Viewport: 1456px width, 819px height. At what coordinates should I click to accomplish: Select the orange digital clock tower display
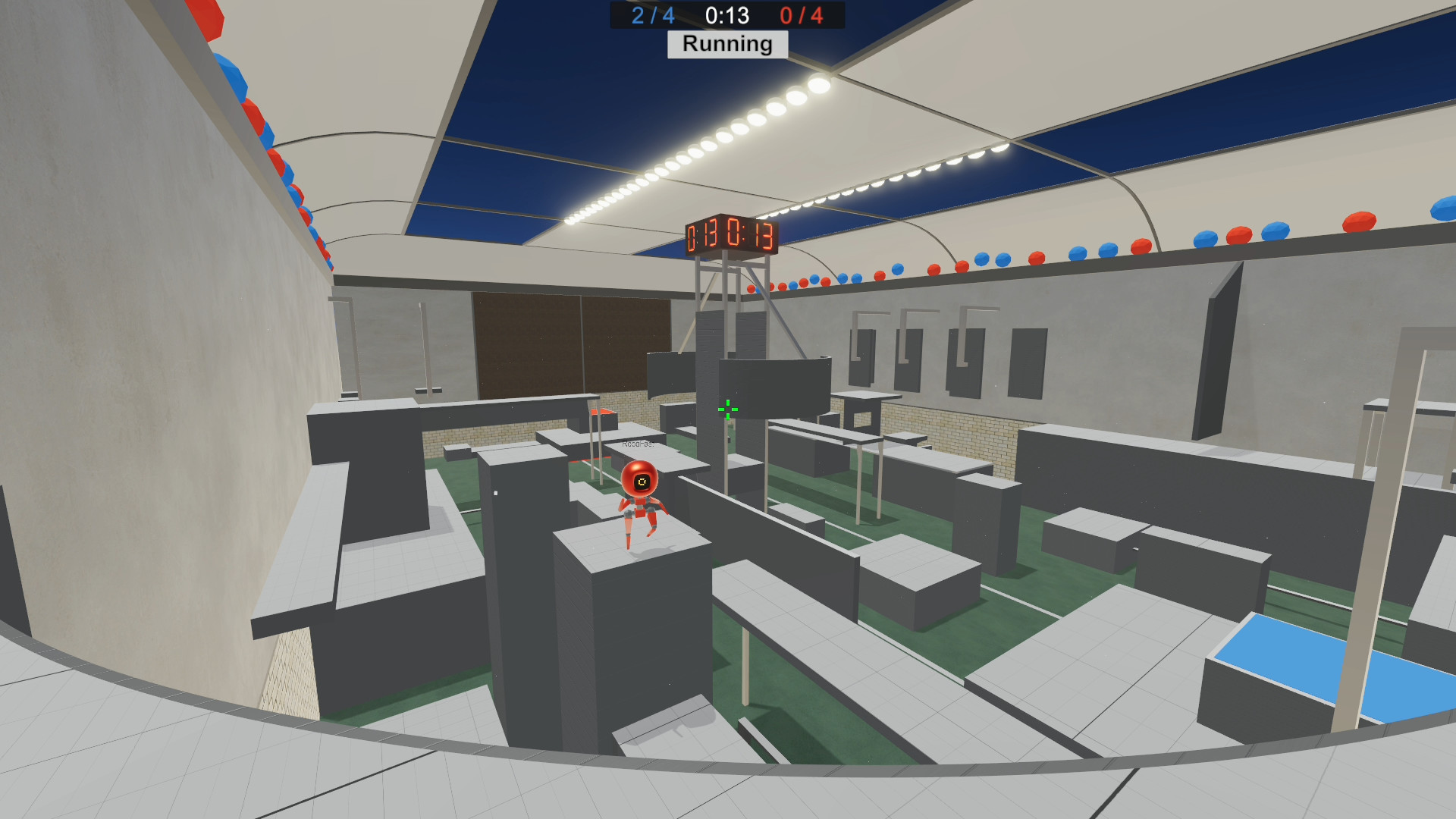pos(730,236)
